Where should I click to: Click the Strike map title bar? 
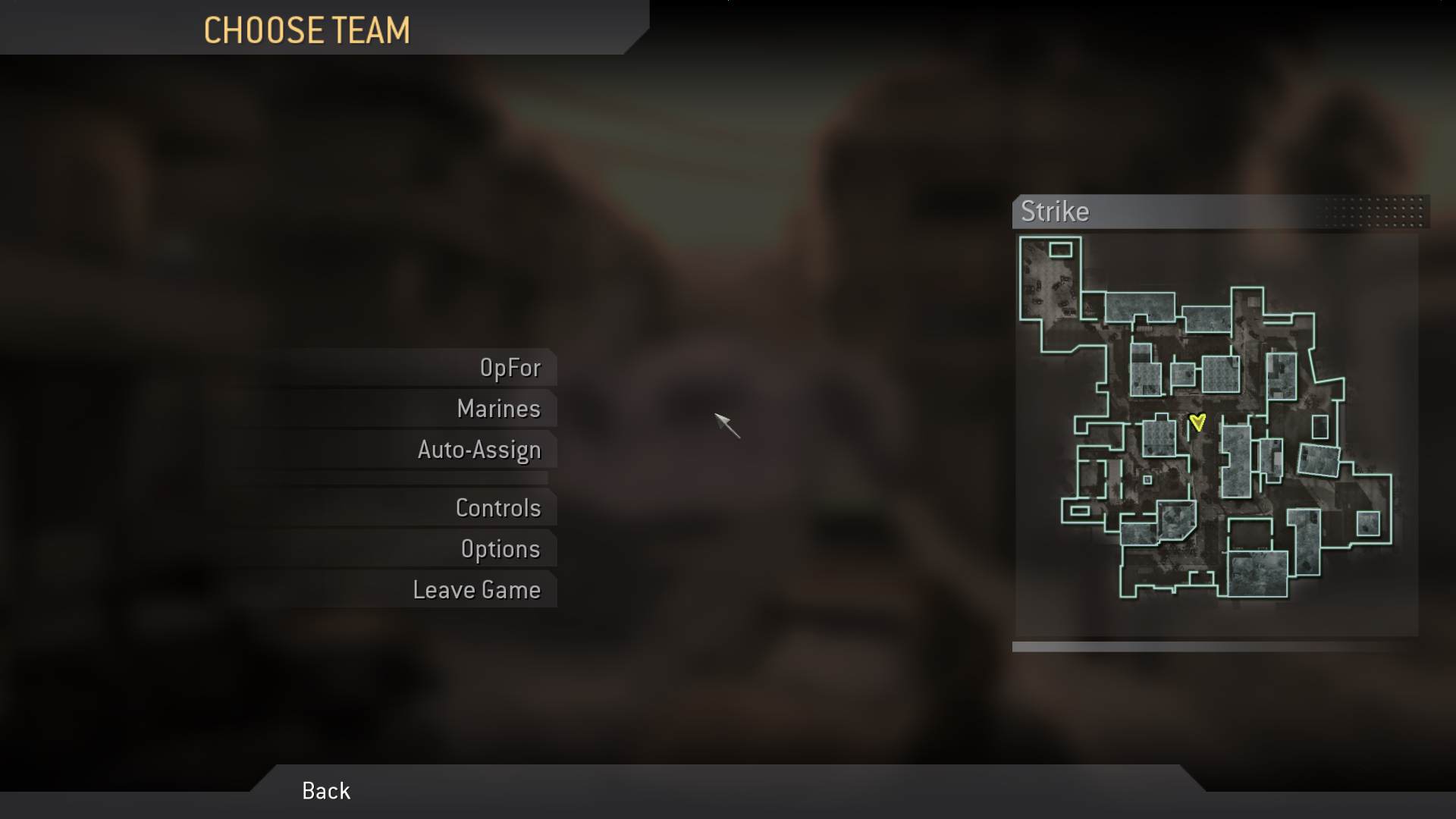click(1137, 212)
